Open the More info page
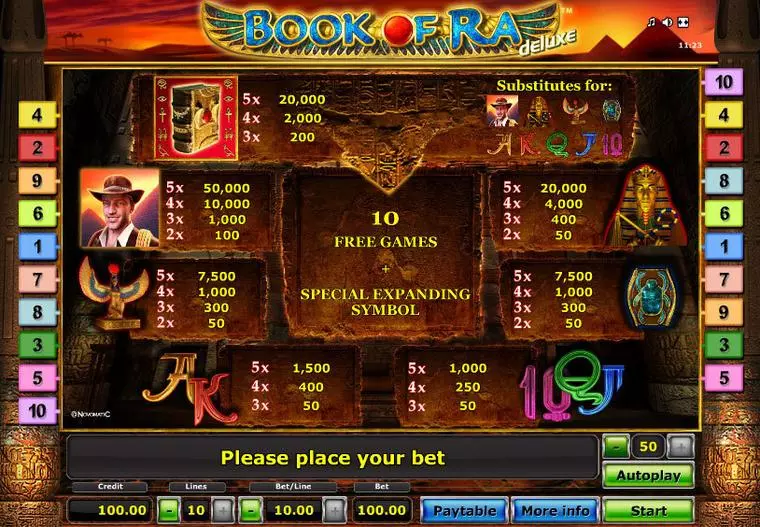 pos(556,510)
